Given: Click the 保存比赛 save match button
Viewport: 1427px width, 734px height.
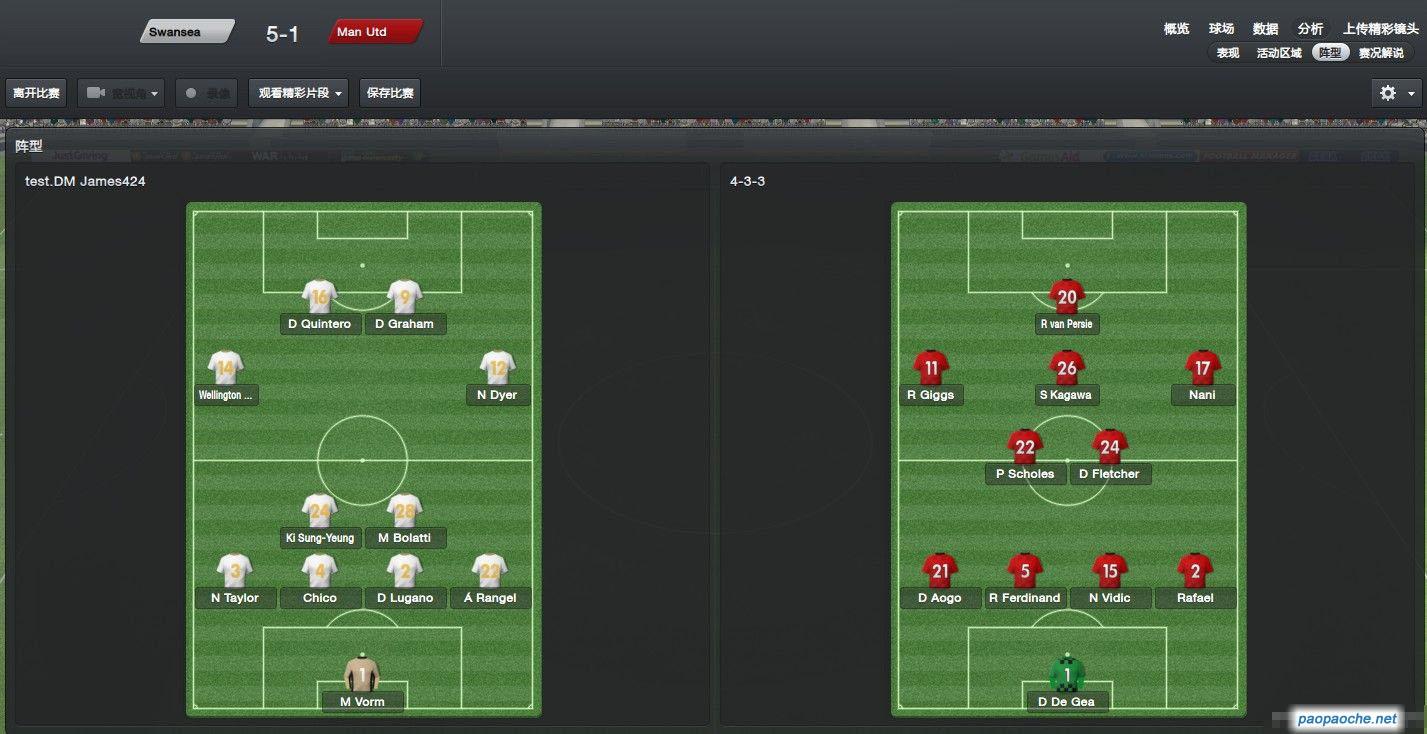Looking at the screenshot, I should click(390, 93).
